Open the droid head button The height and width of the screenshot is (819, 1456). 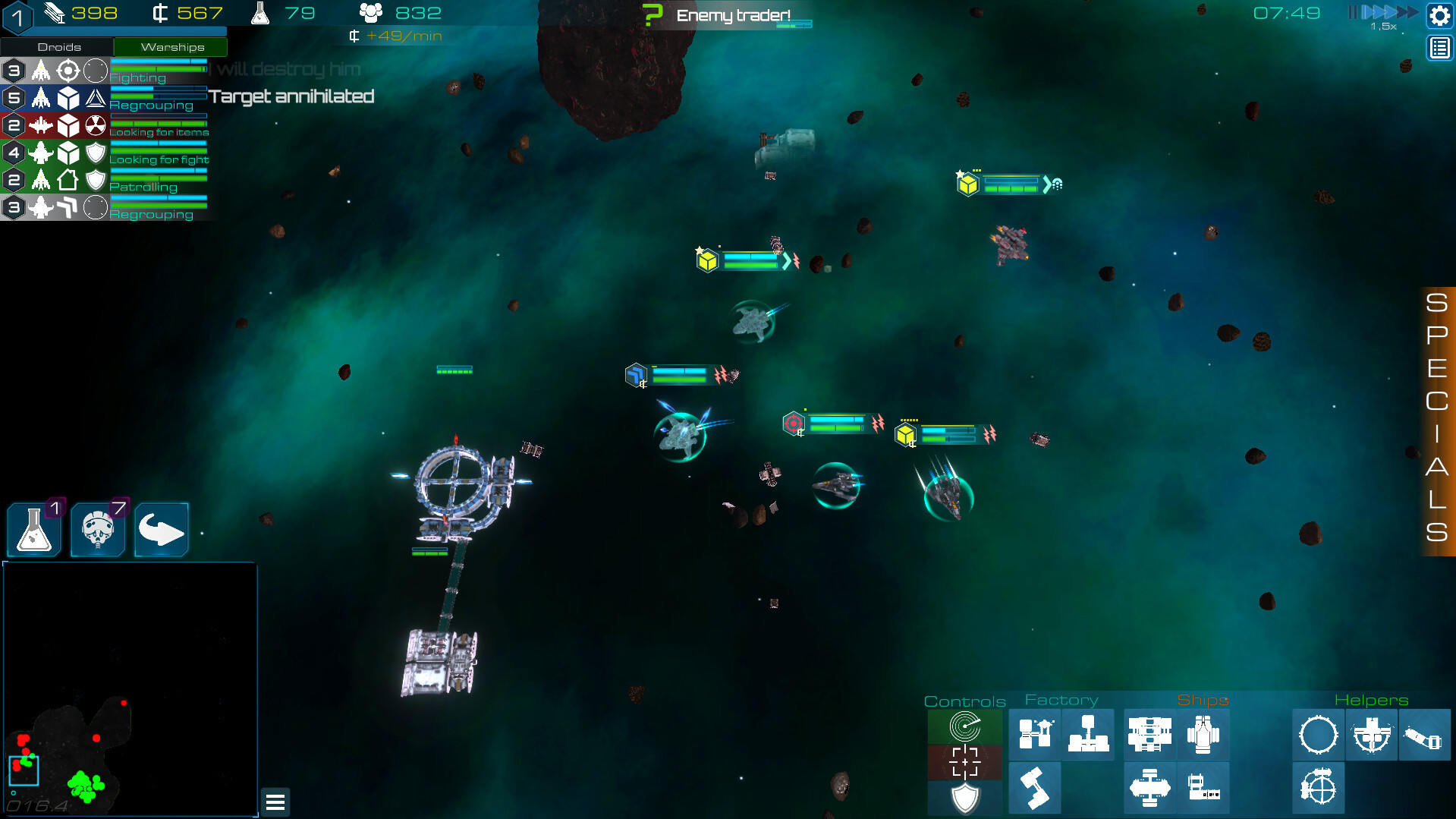[98, 529]
